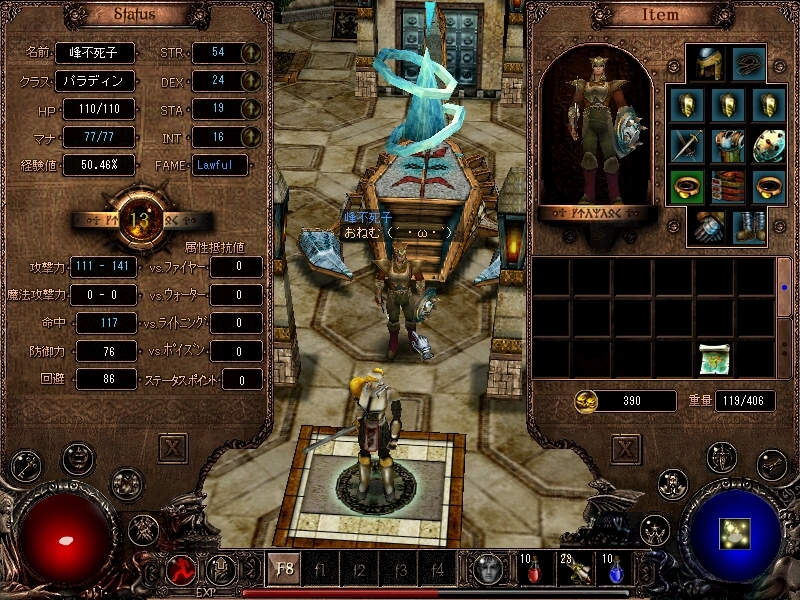Select the equipped belt slot

(x=728, y=186)
